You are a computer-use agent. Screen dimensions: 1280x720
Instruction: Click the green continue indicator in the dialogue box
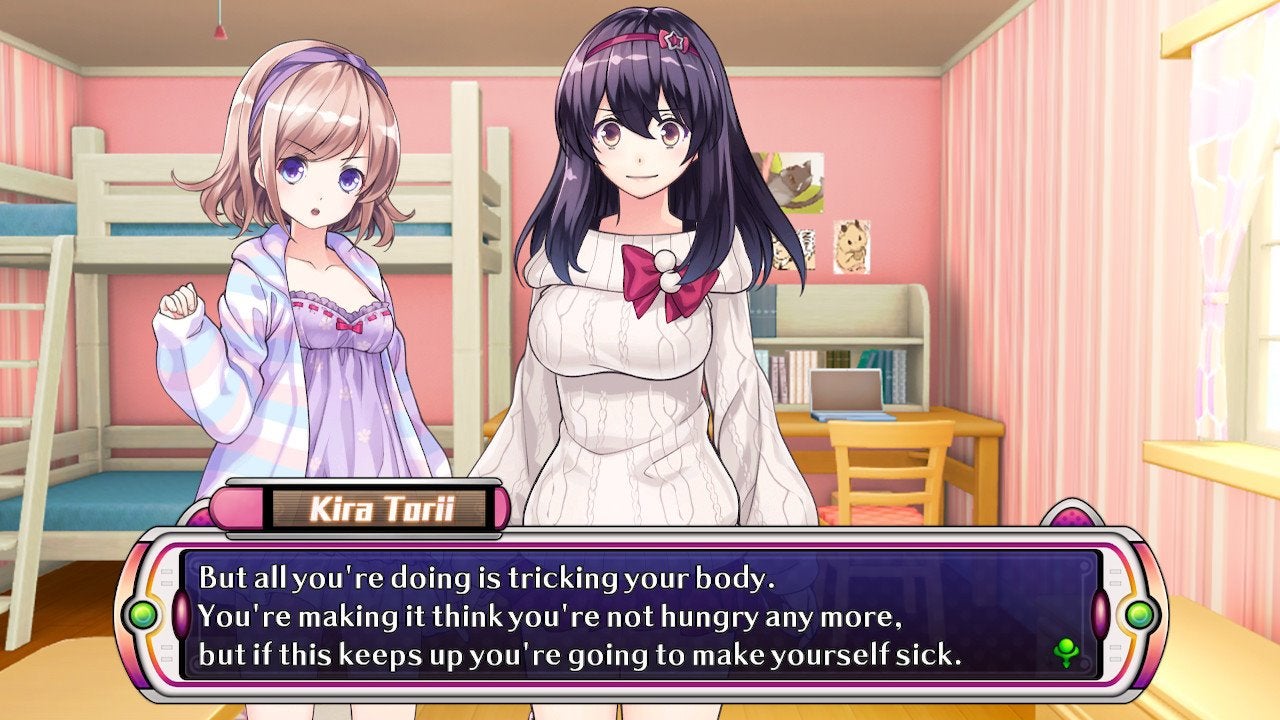point(1066,653)
